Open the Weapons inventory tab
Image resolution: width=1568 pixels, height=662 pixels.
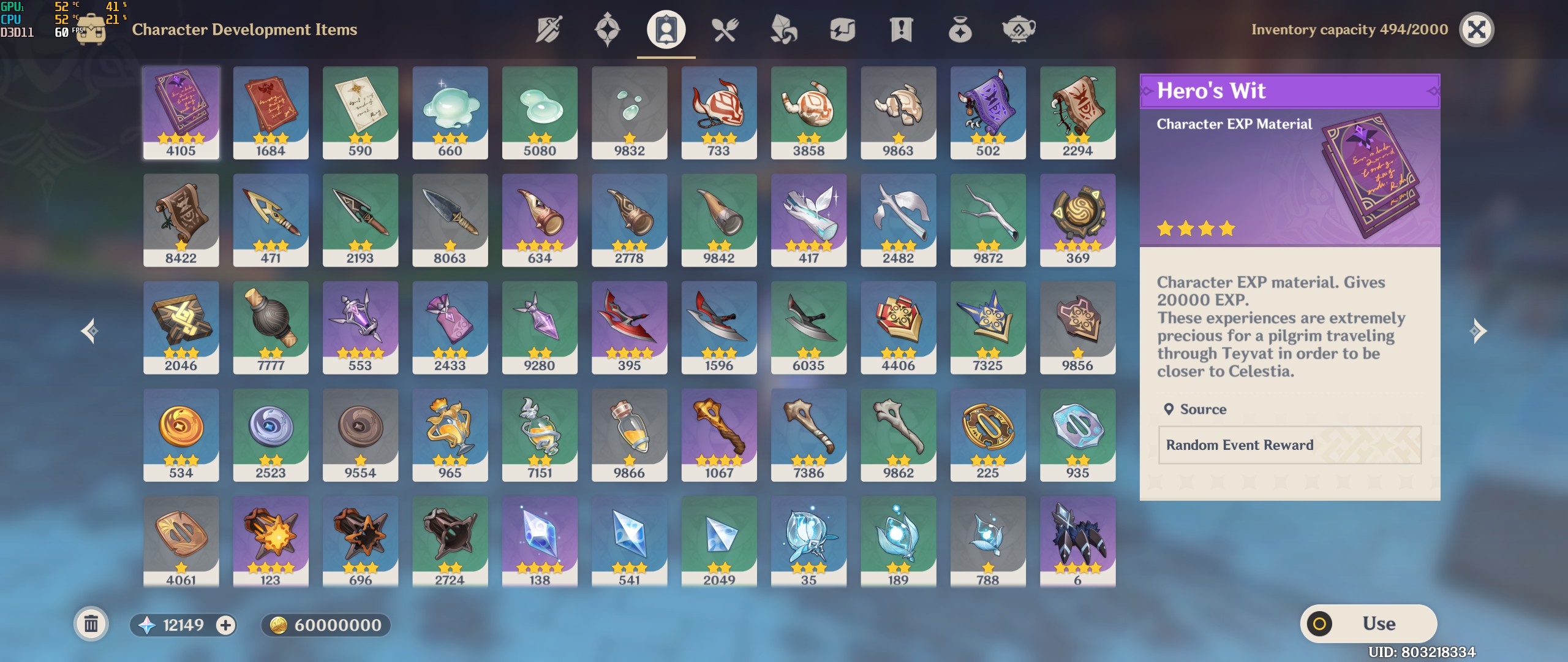point(548,29)
